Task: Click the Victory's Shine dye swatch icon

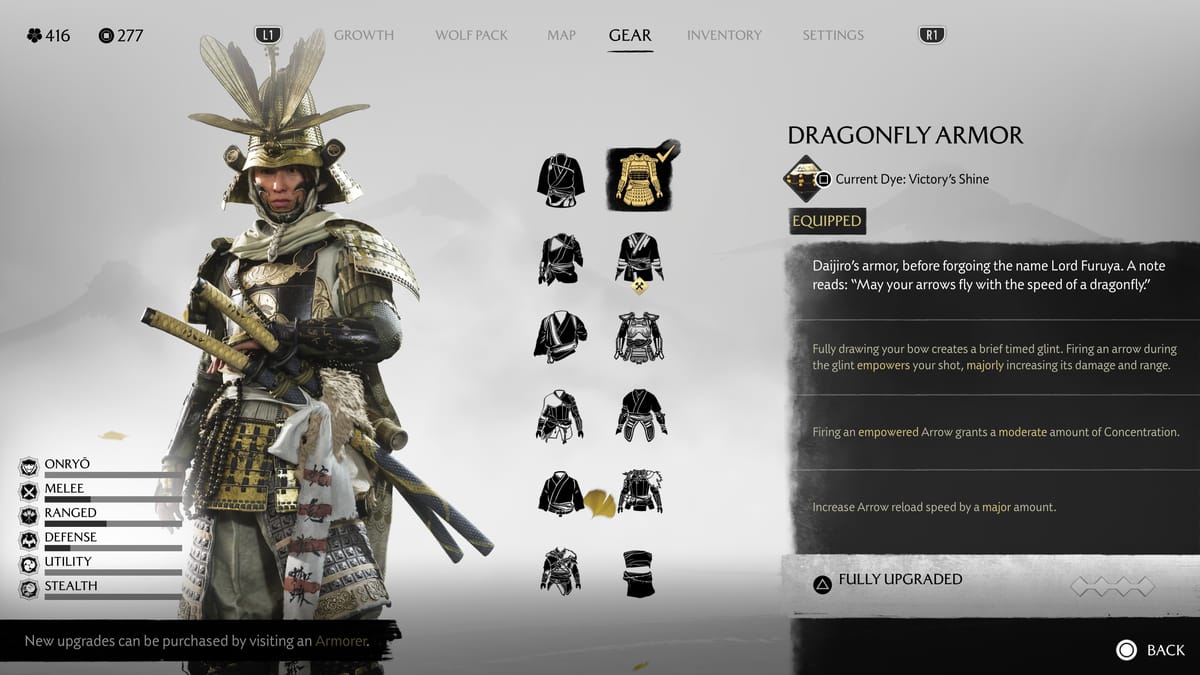Action: click(x=804, y=179)
